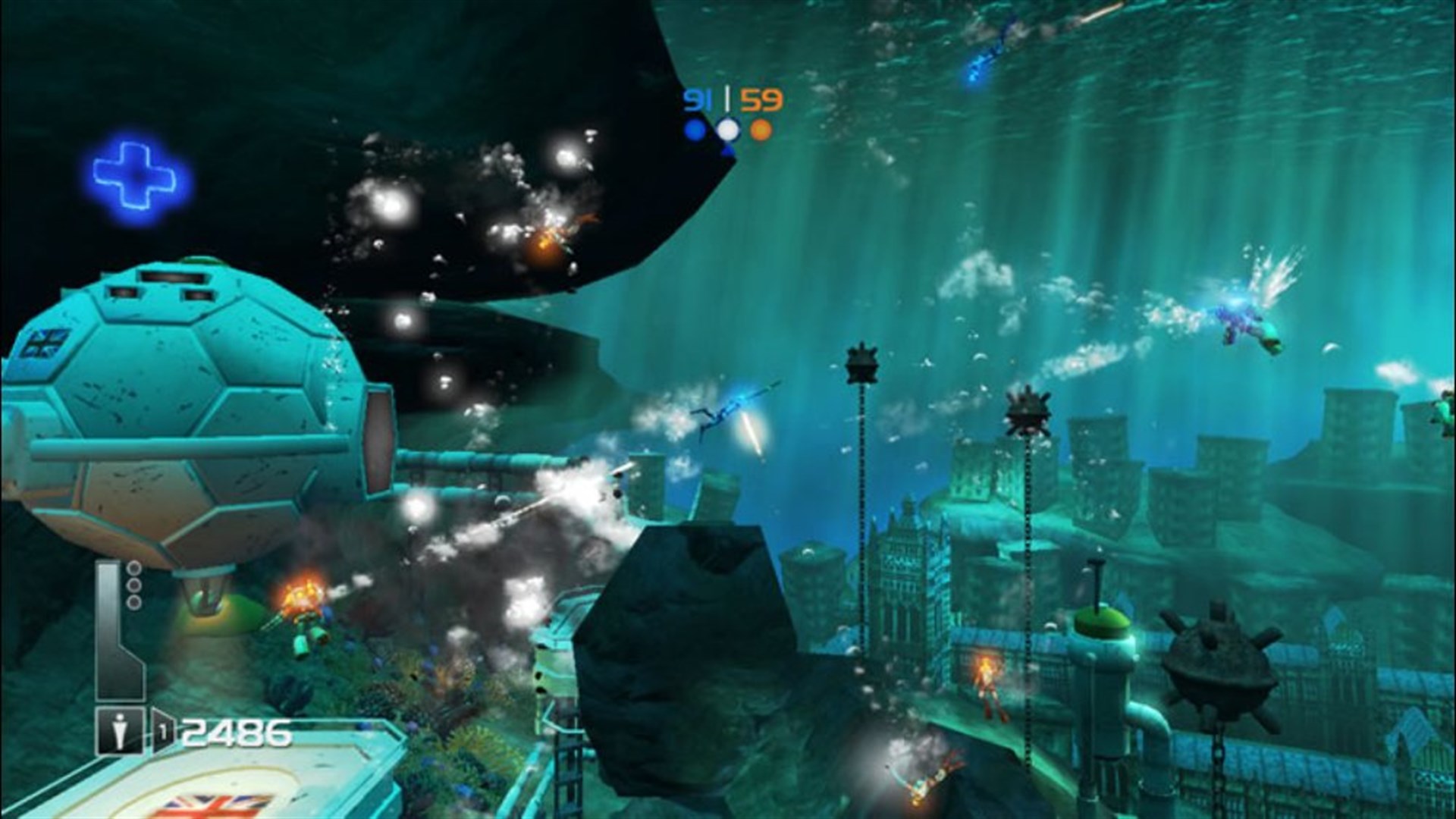
Task: Click the orange team indicator dot
Action: [x=761, y=129]
